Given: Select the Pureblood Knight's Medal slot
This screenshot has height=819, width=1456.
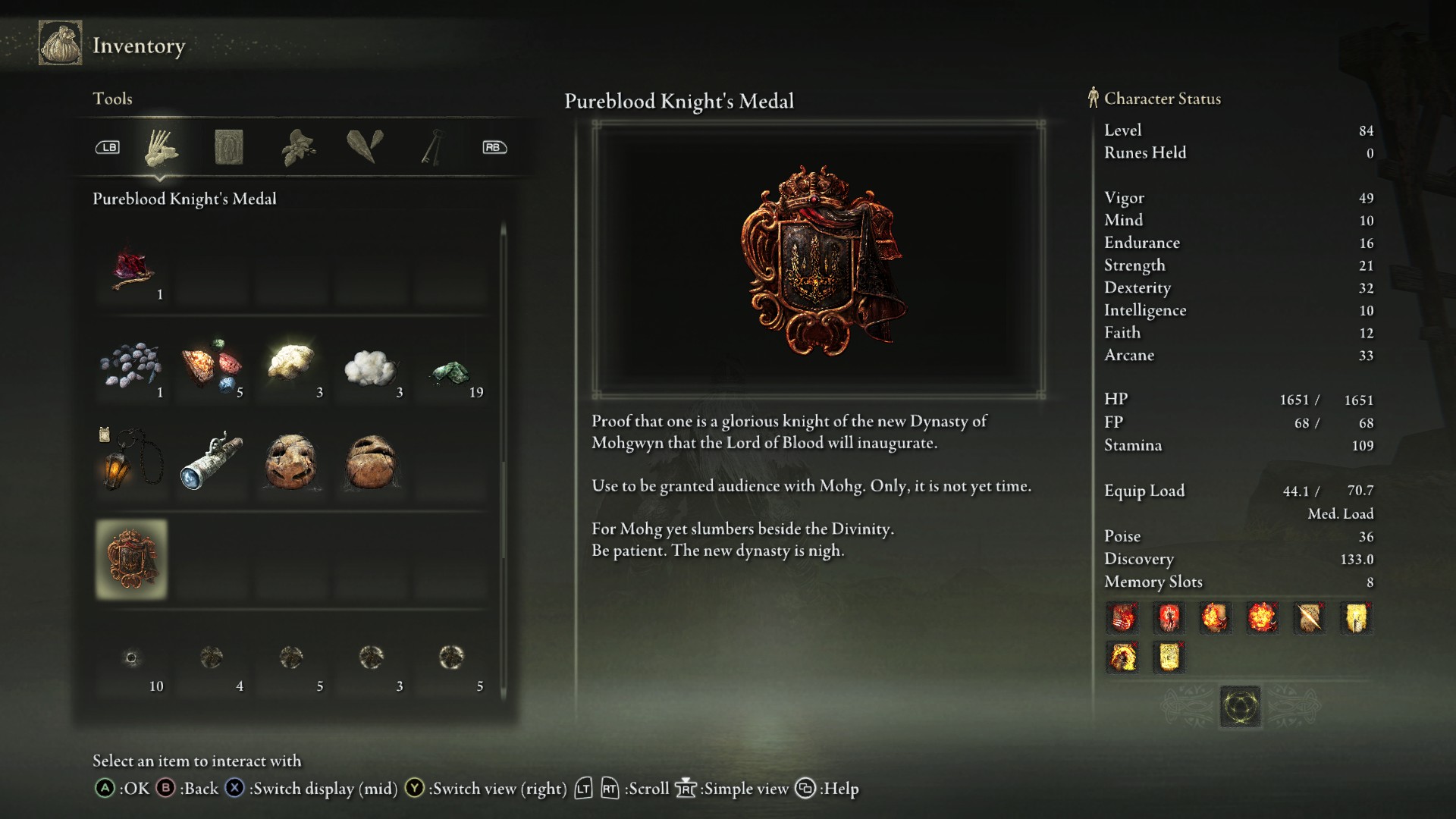Looking at the screenshot, I should 131,560.
